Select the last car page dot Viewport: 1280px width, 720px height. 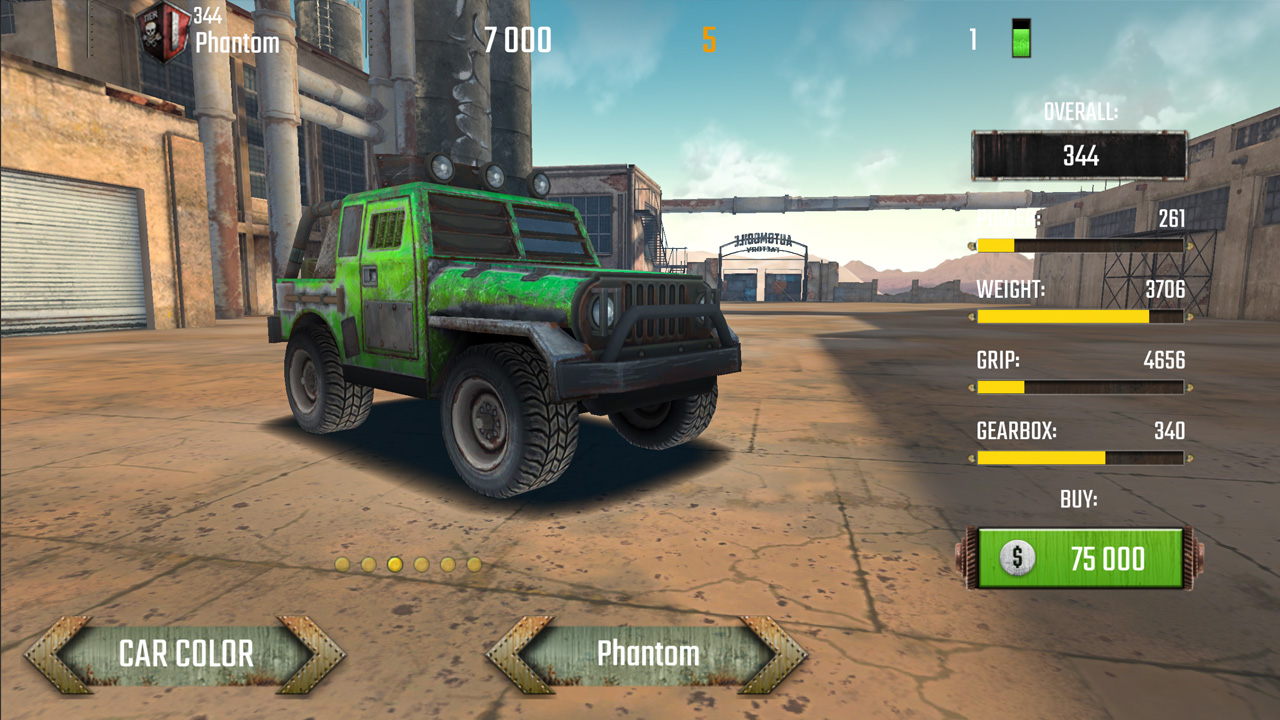pos(472,565)
